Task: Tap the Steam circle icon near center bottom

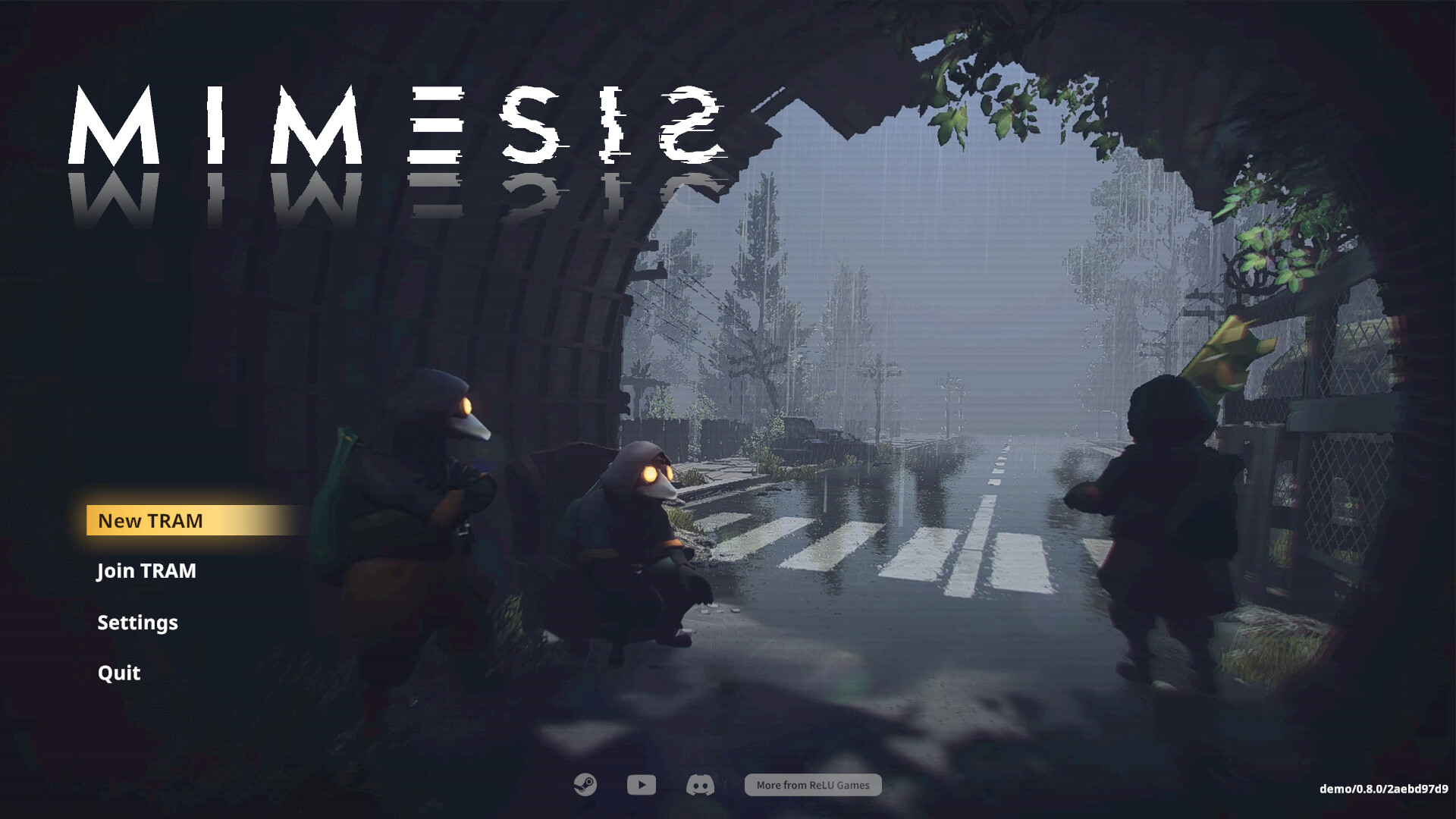Action: 584,785
